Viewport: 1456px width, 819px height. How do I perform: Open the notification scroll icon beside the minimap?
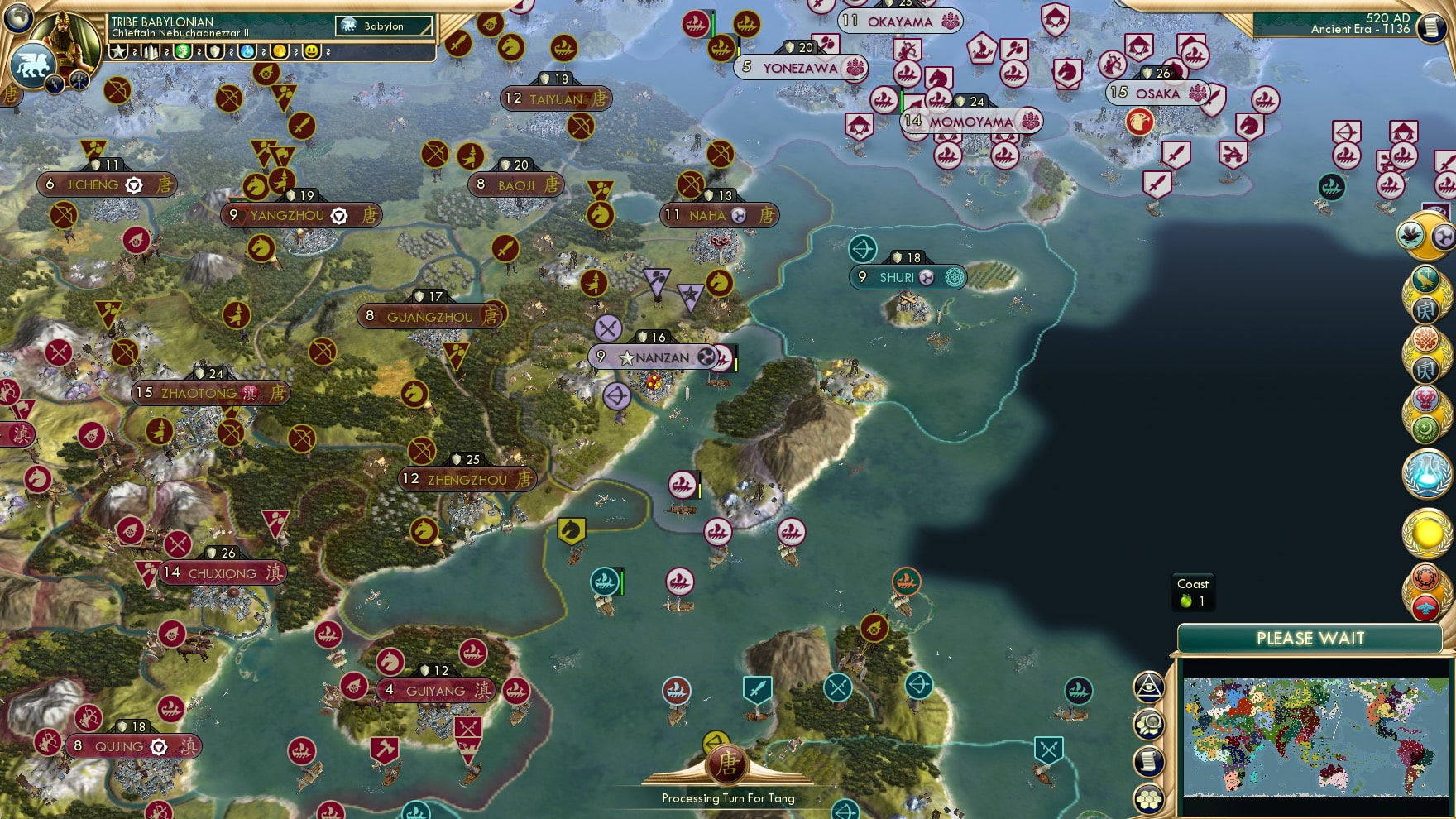[1148, 761]
